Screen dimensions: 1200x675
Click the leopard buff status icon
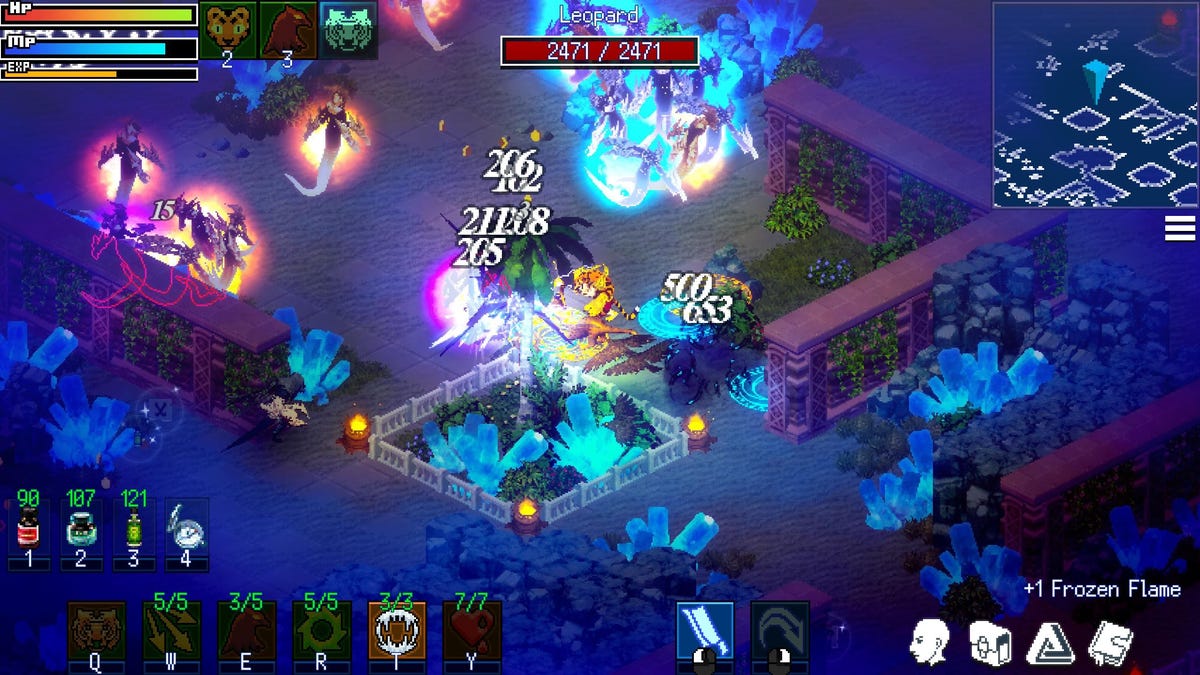228,29
